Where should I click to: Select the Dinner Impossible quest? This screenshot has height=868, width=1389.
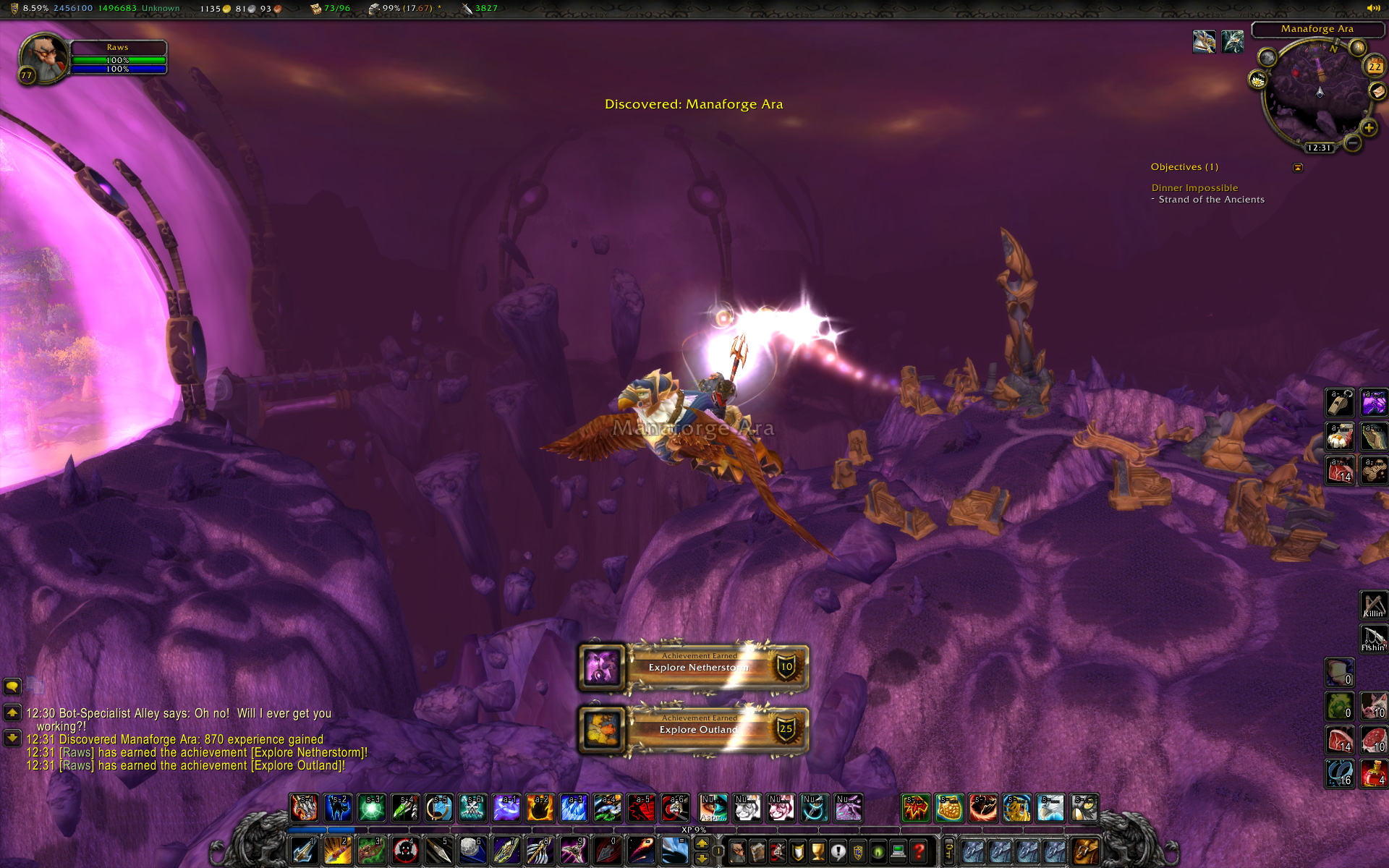(1194, 188)
